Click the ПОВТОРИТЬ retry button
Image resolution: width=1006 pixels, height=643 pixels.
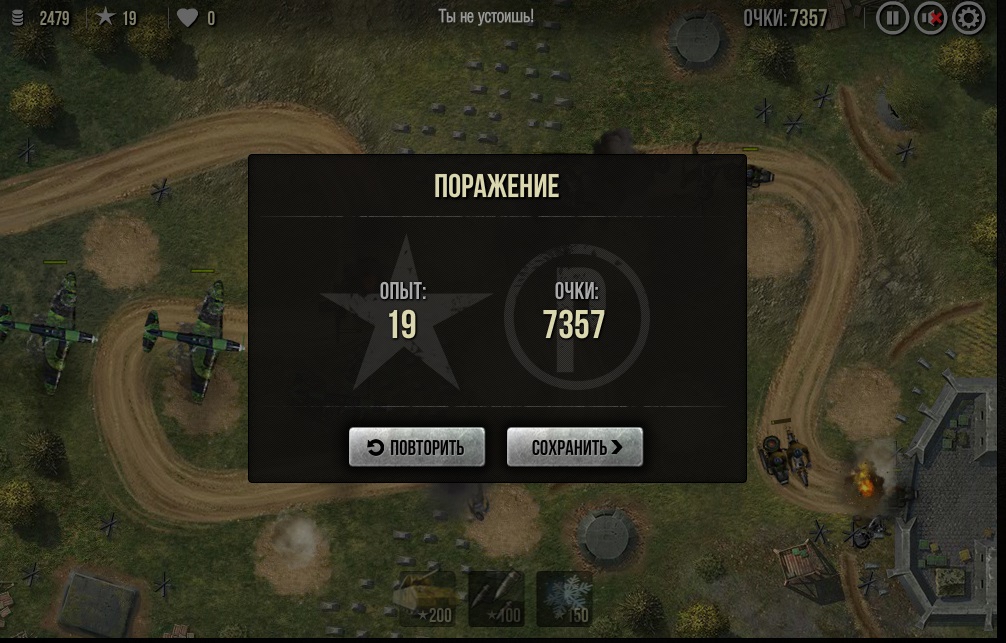(416, 447)
